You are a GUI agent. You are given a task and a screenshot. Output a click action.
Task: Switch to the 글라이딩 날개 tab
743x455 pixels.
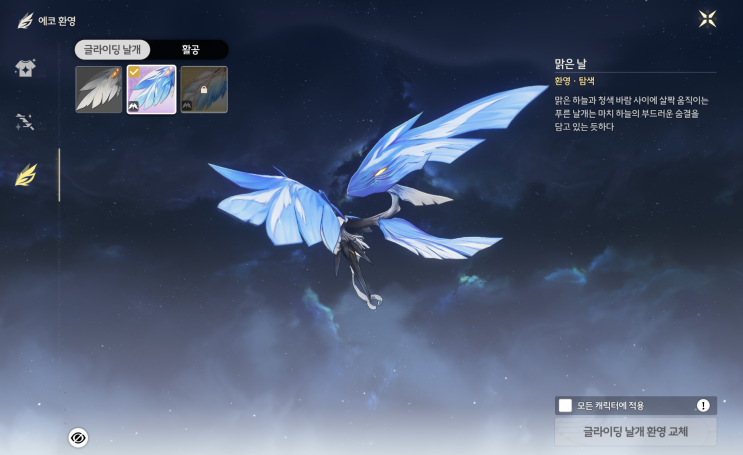tap(113, 49)
